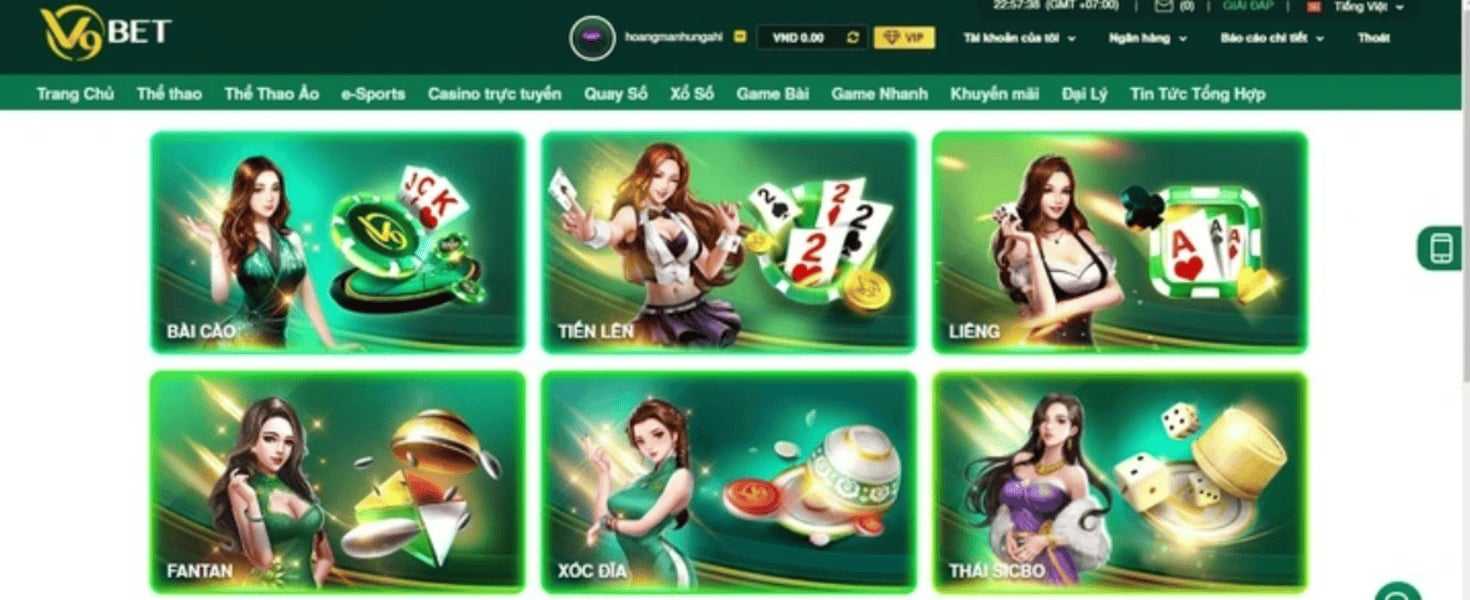Choose the Liêng card game tile
Image resolution: width=1470 pixels, height=600 pixels.
(x=1119, y=242)
